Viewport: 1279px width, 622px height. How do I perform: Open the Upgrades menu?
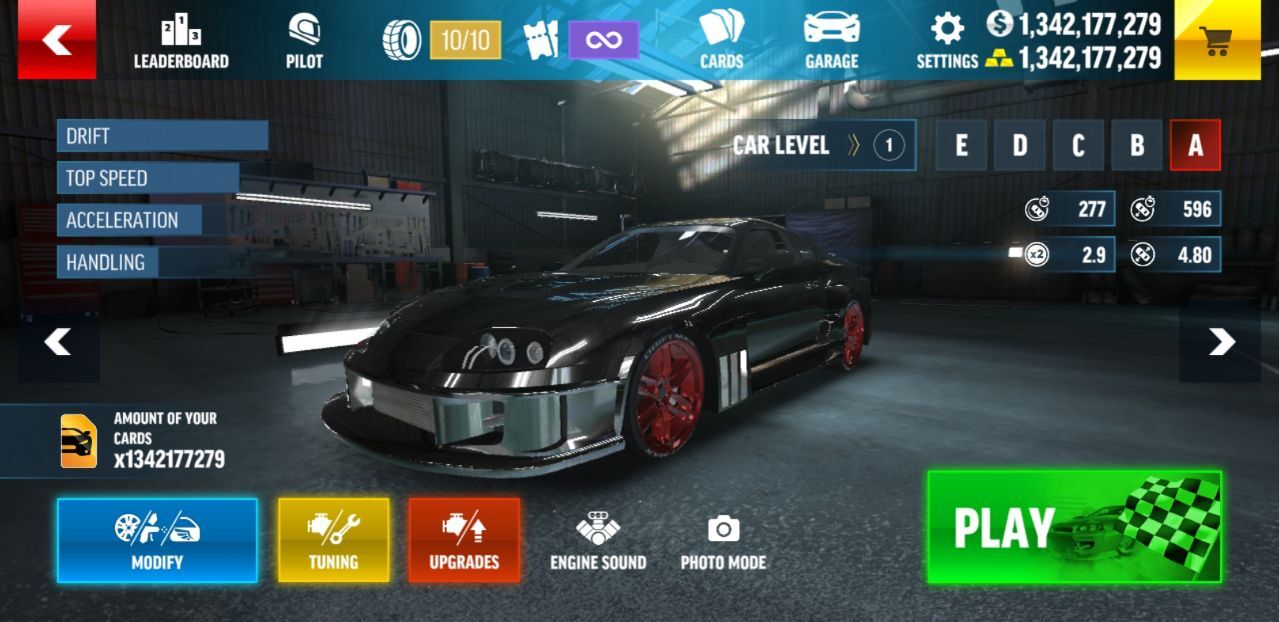(x=464, y=540)
